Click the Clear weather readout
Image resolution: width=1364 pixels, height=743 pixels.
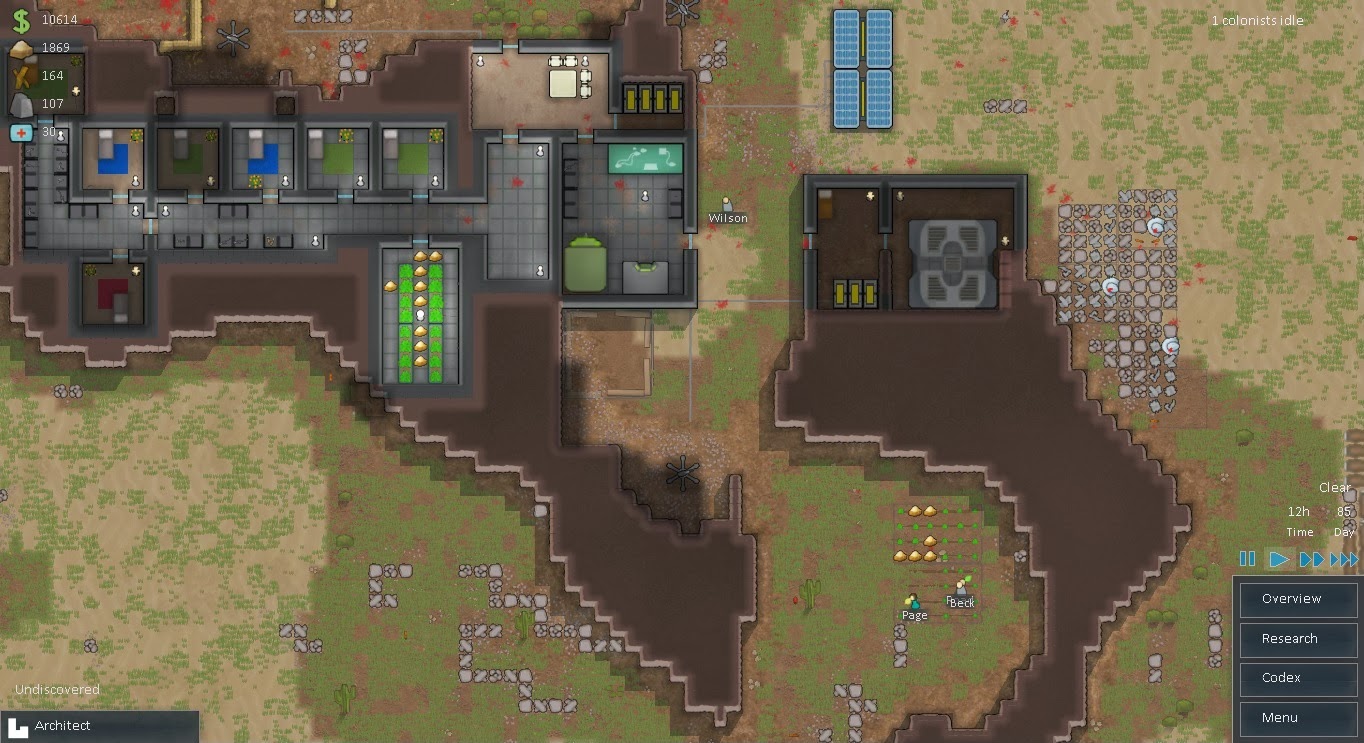pyautogui.click(x=1334, y=487)
